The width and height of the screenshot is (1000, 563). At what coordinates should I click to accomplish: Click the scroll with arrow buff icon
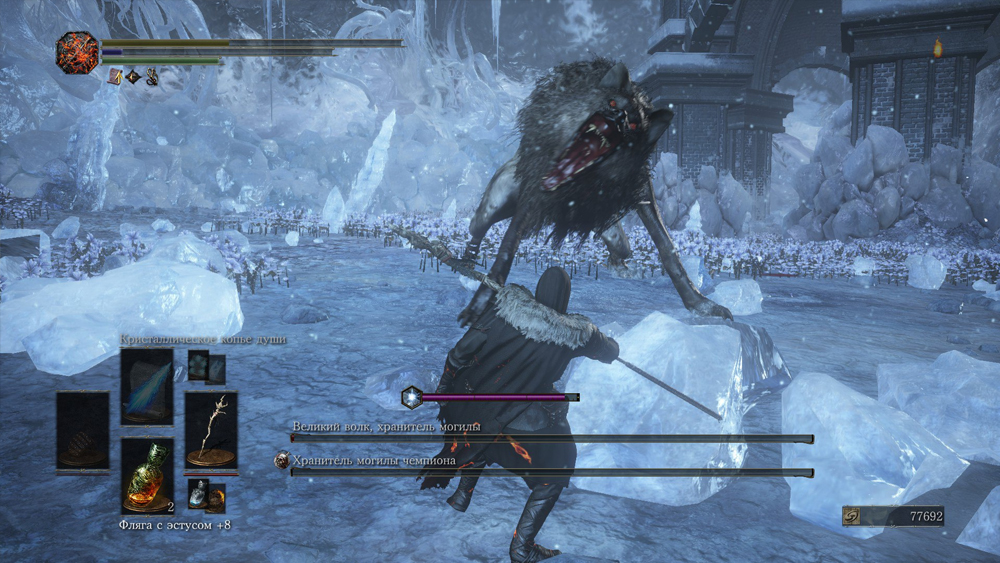click(114, 76)
